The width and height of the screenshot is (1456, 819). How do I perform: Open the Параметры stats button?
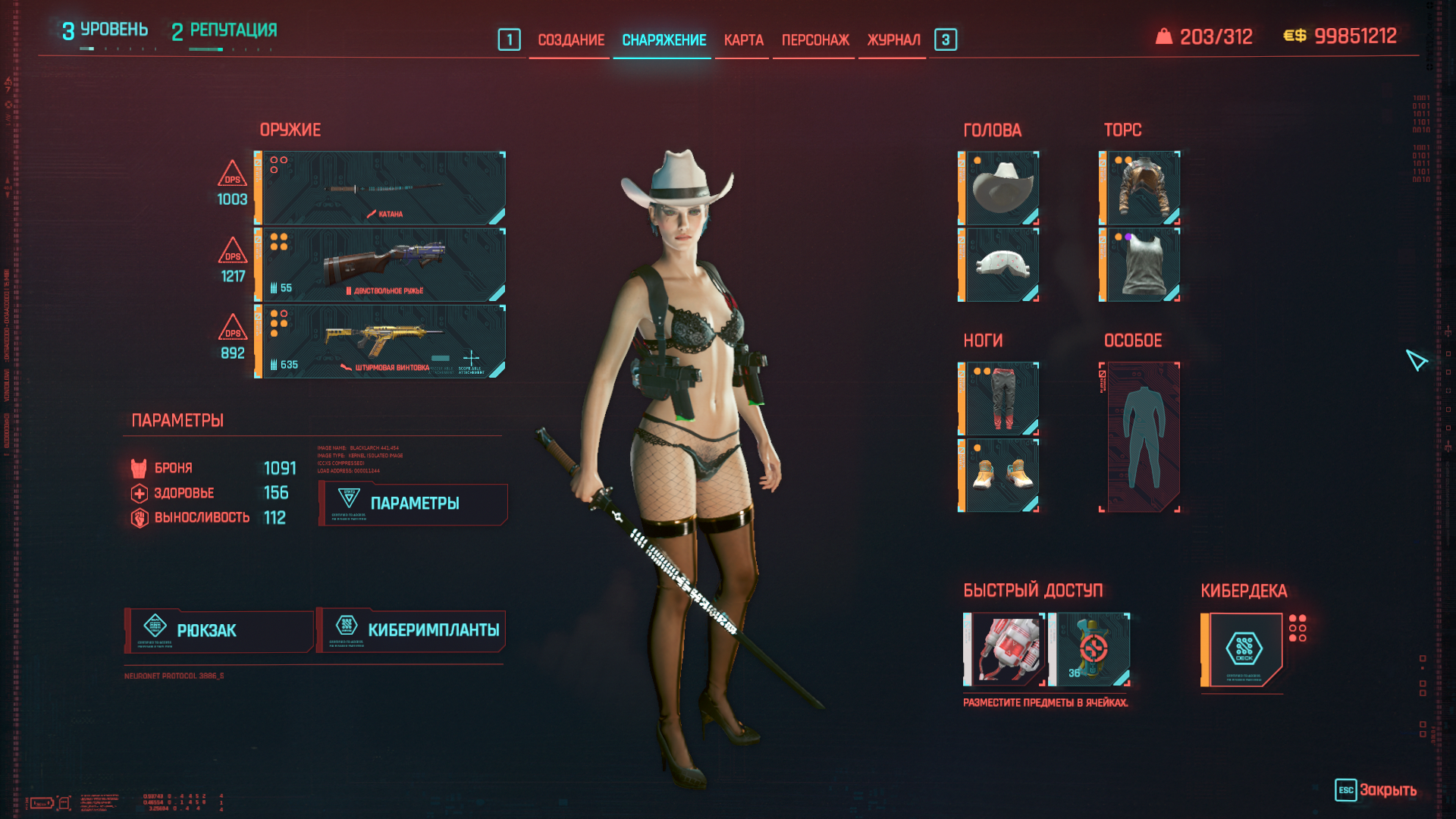tap(413, 504)
